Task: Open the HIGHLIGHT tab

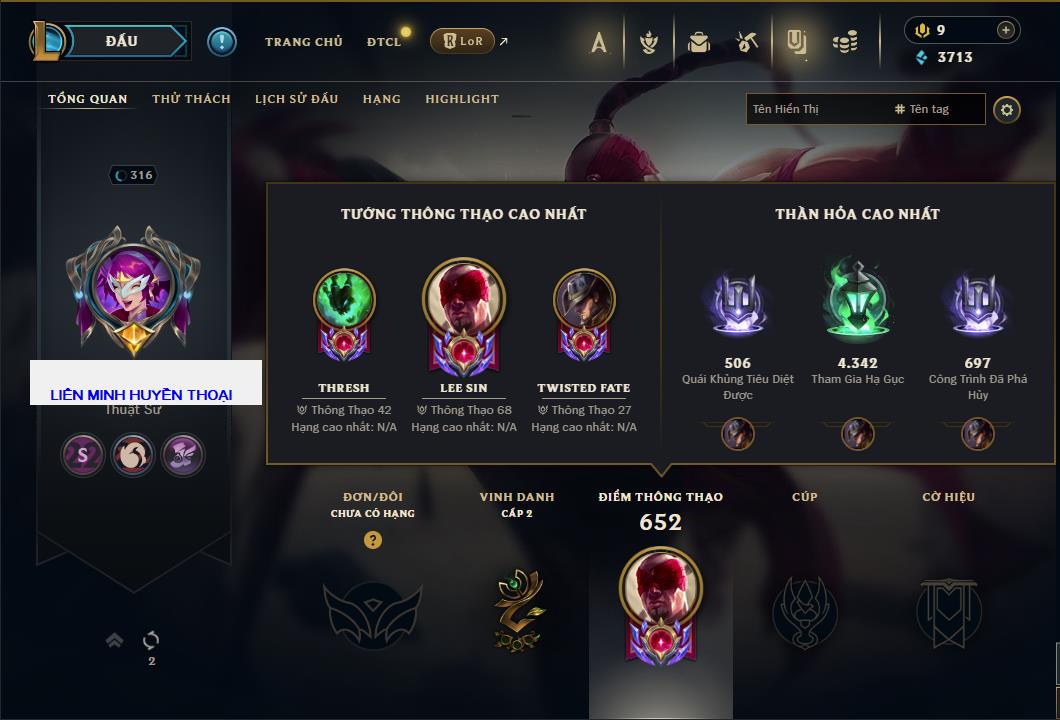Action: click(462, 99)
